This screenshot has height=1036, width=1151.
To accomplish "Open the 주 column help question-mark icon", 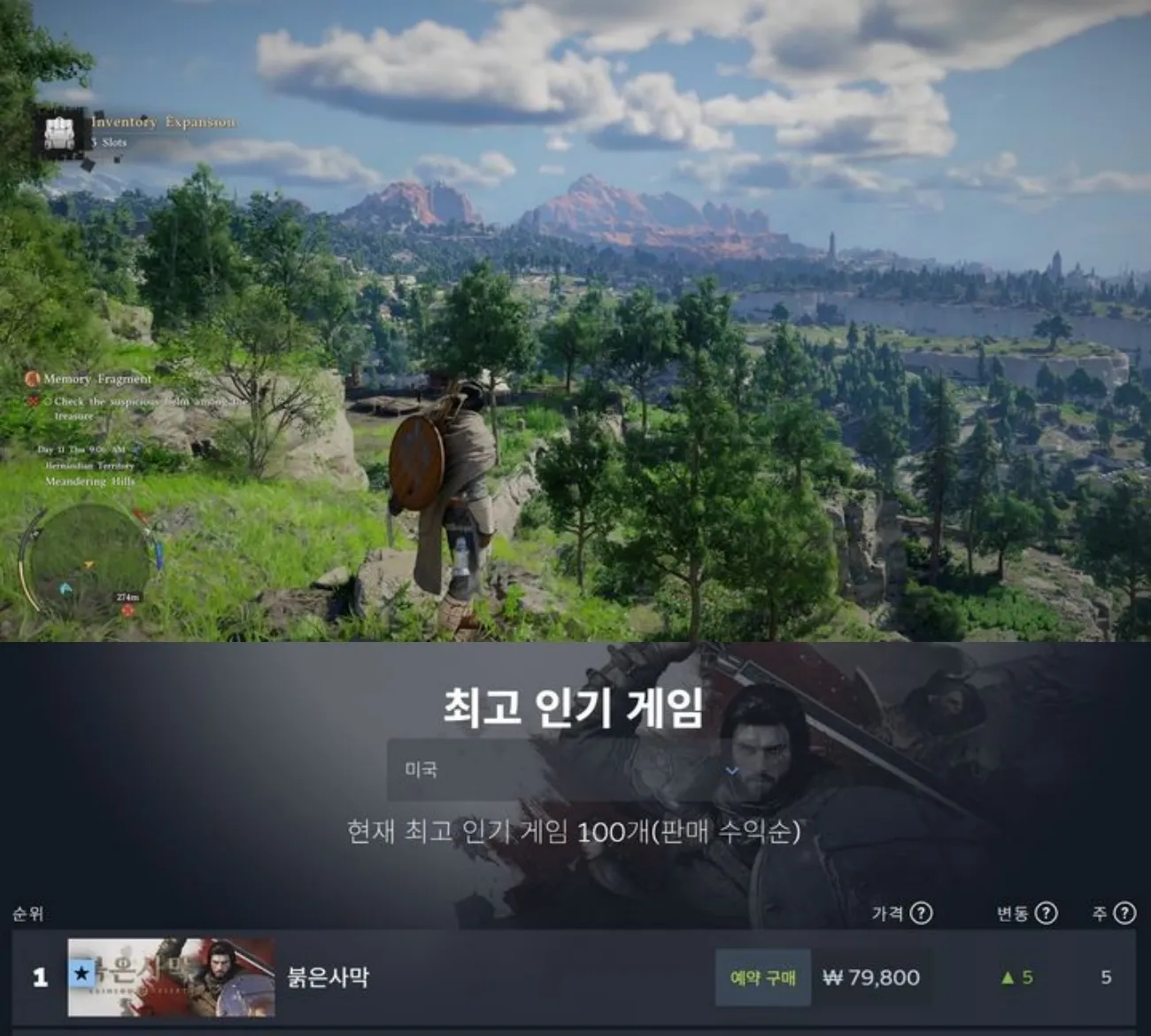I will click(1124, 913).
